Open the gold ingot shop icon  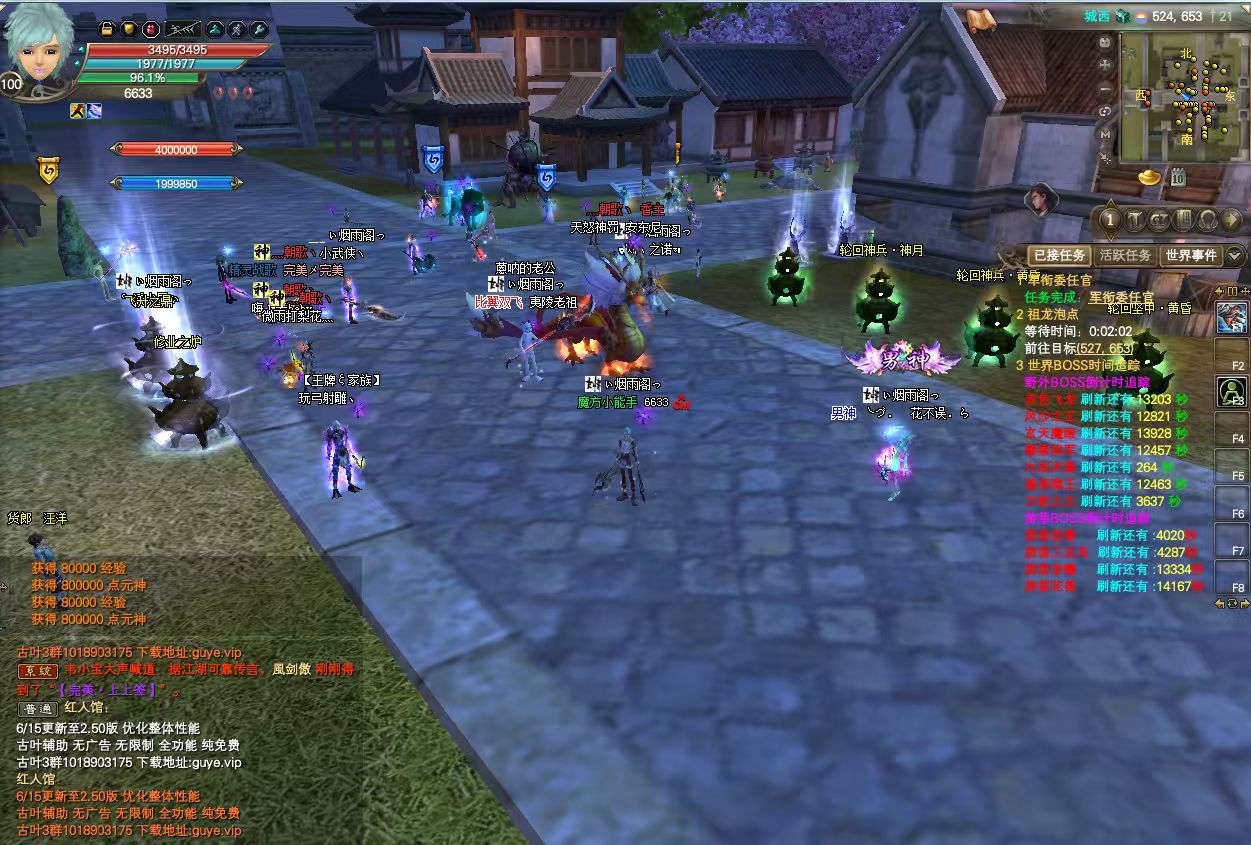point(1149,177)
